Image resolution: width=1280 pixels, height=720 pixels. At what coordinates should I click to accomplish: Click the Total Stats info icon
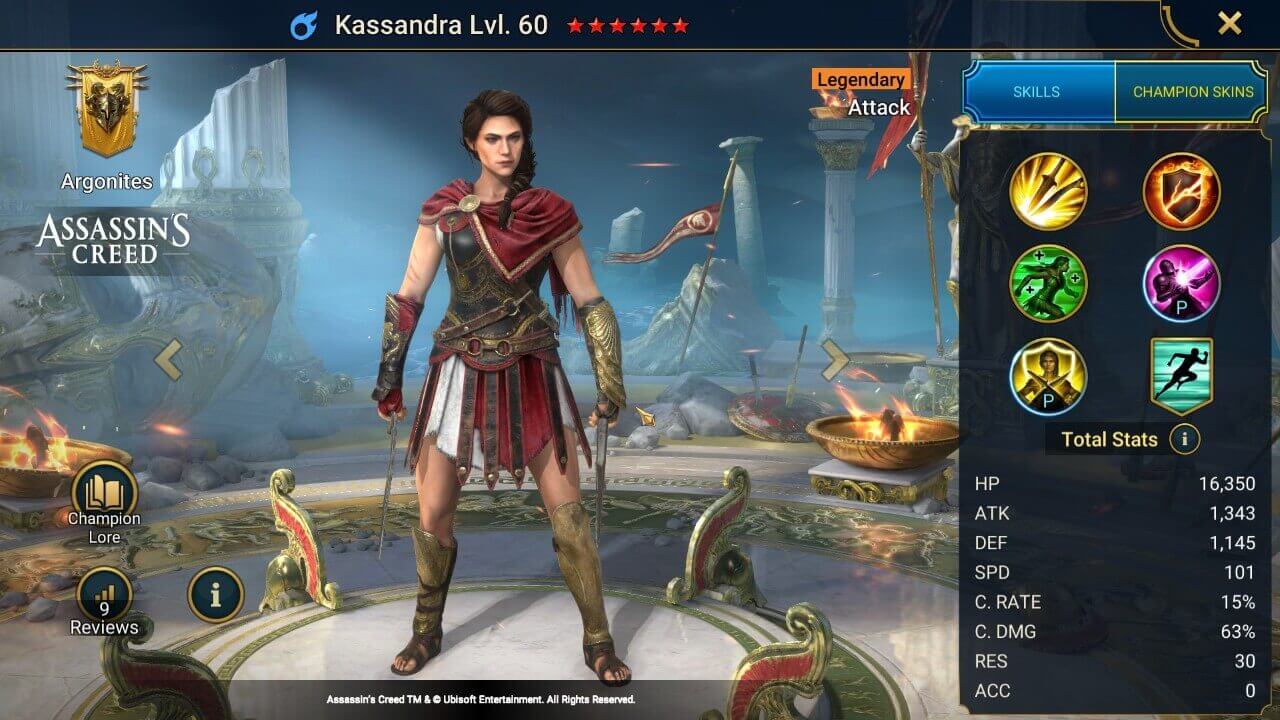click(x=1185, y=439)
